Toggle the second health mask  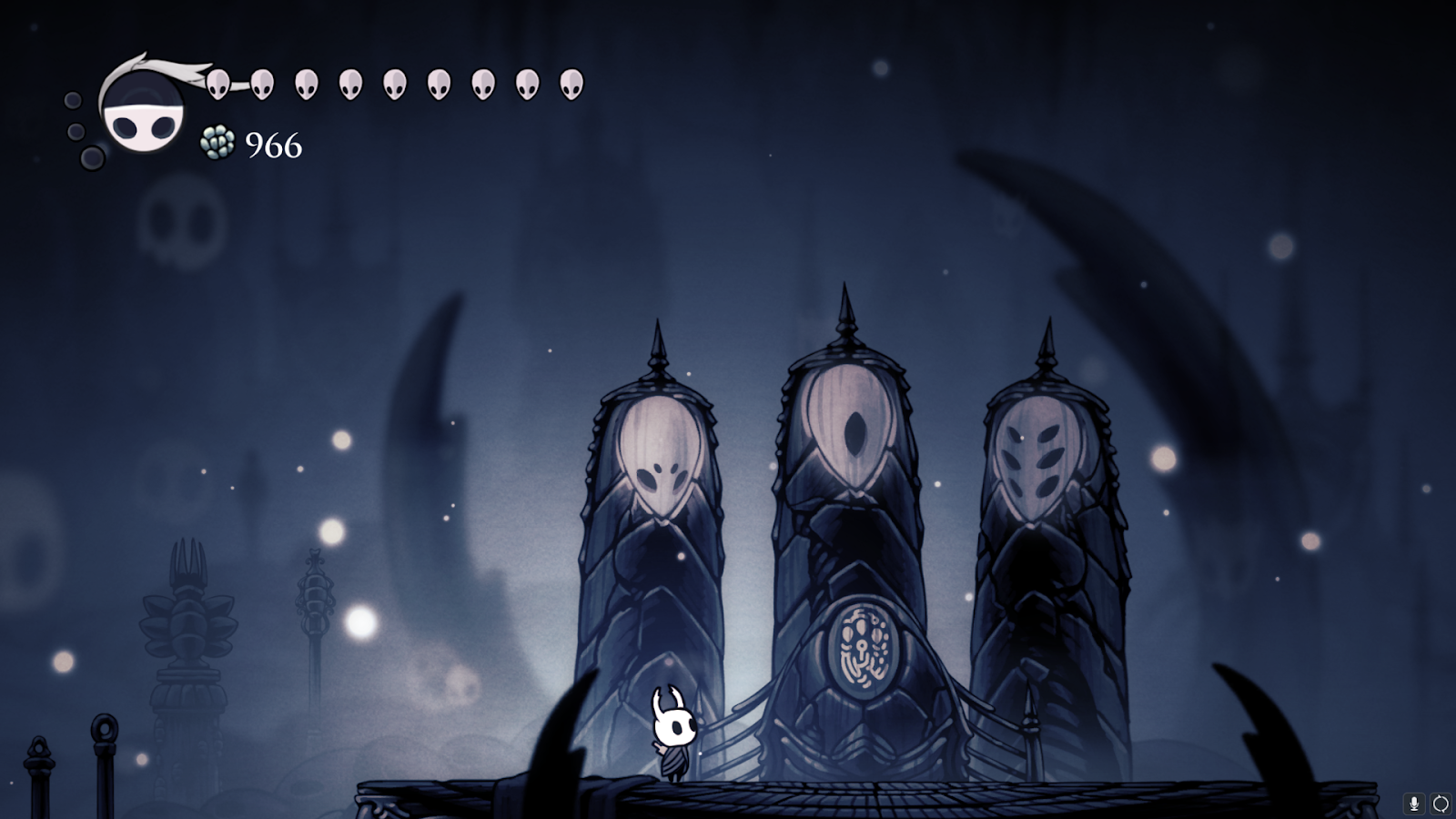pyautogui.click(x=262, y=86)
